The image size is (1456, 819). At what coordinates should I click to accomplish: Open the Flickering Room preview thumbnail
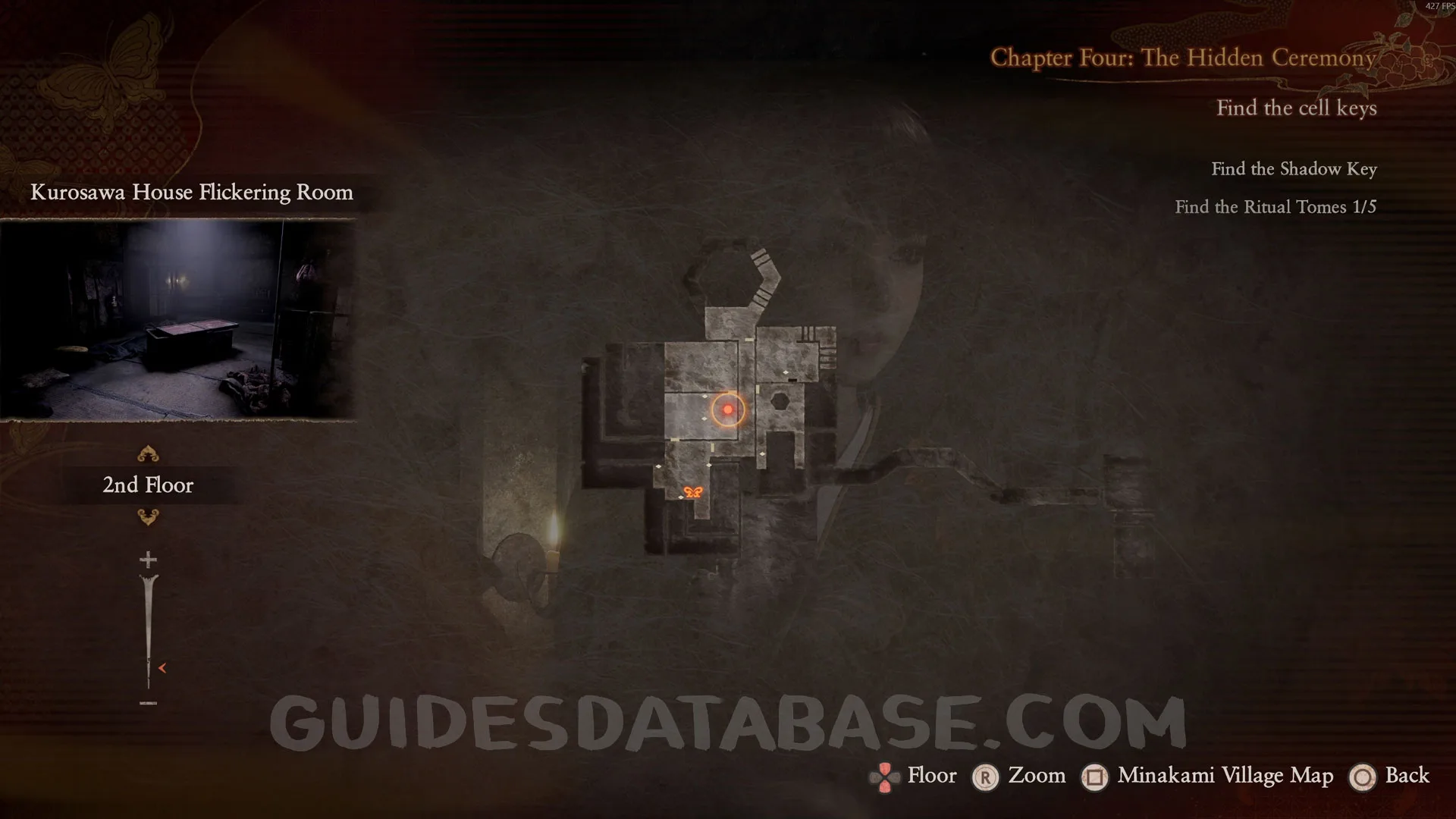[x=177, y=318]
